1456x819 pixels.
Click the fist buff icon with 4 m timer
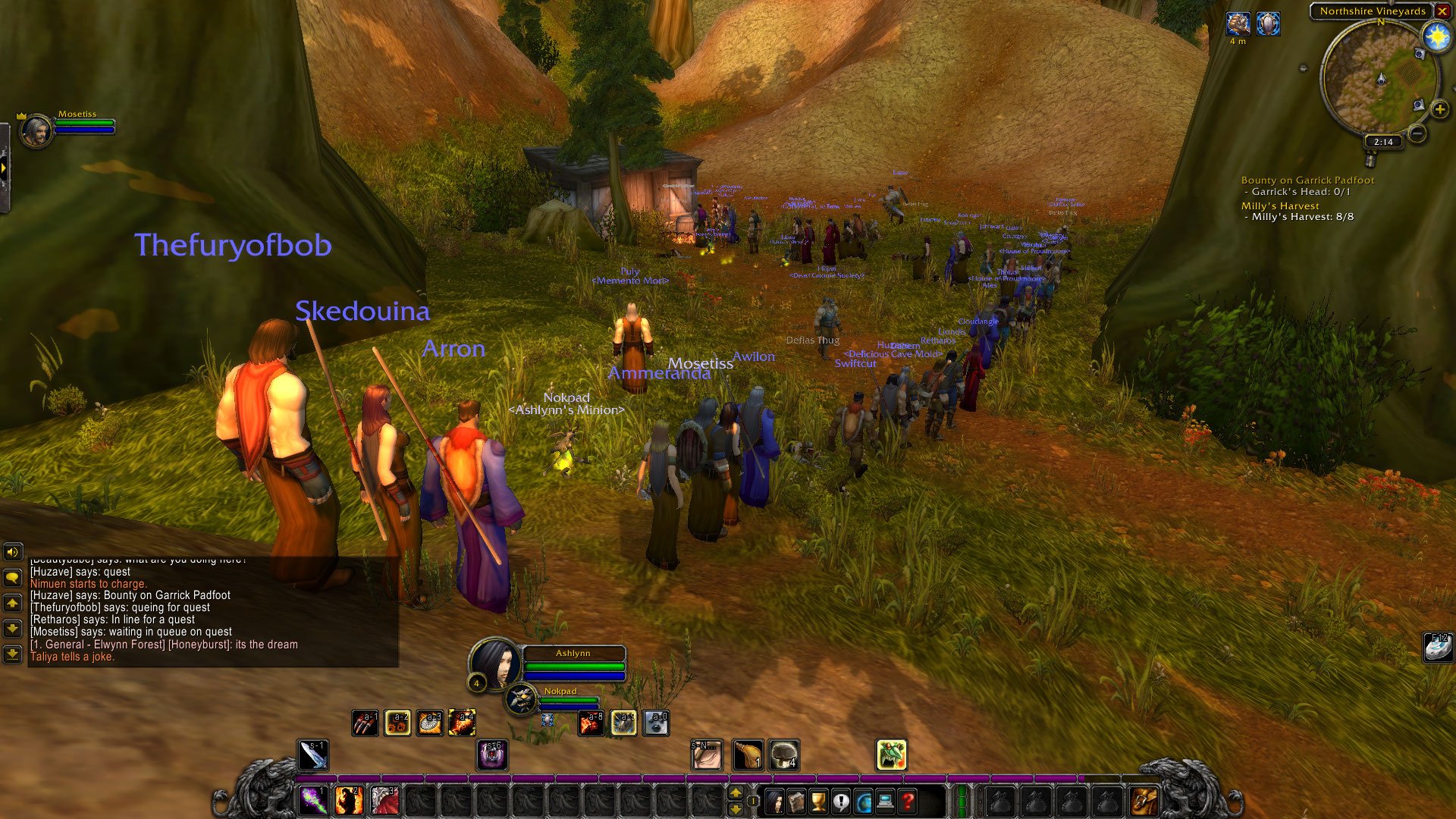pyautogui.click(x=1238, y=24)
